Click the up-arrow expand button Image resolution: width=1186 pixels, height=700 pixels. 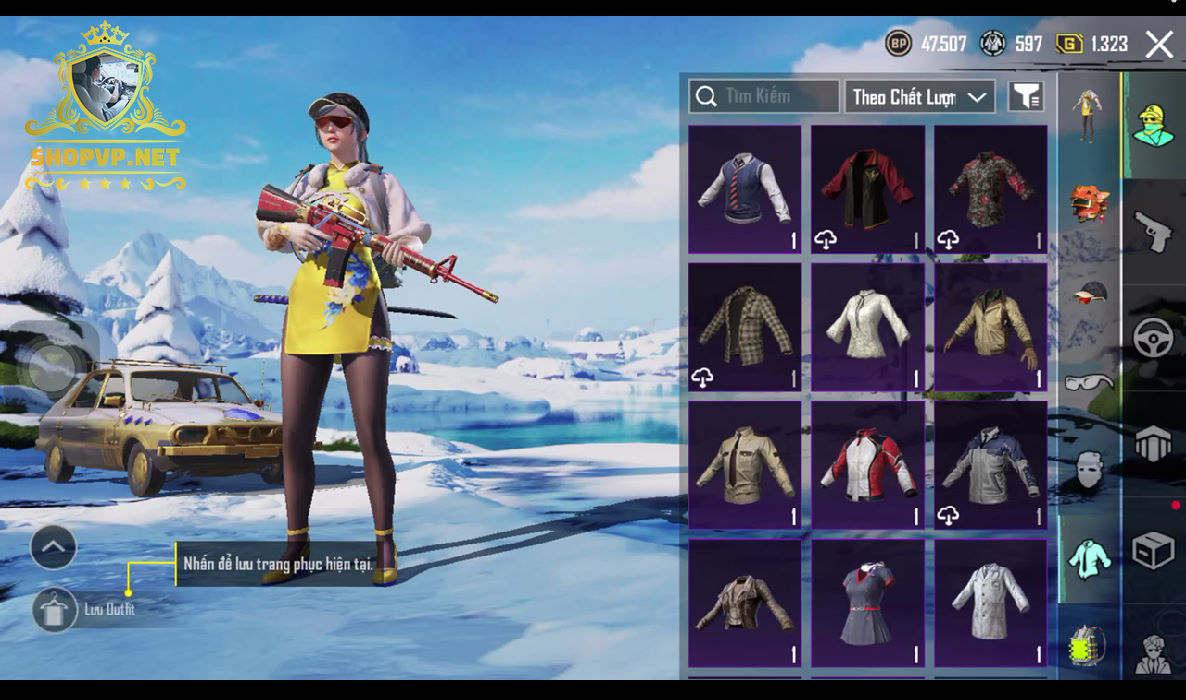point(54,547)
